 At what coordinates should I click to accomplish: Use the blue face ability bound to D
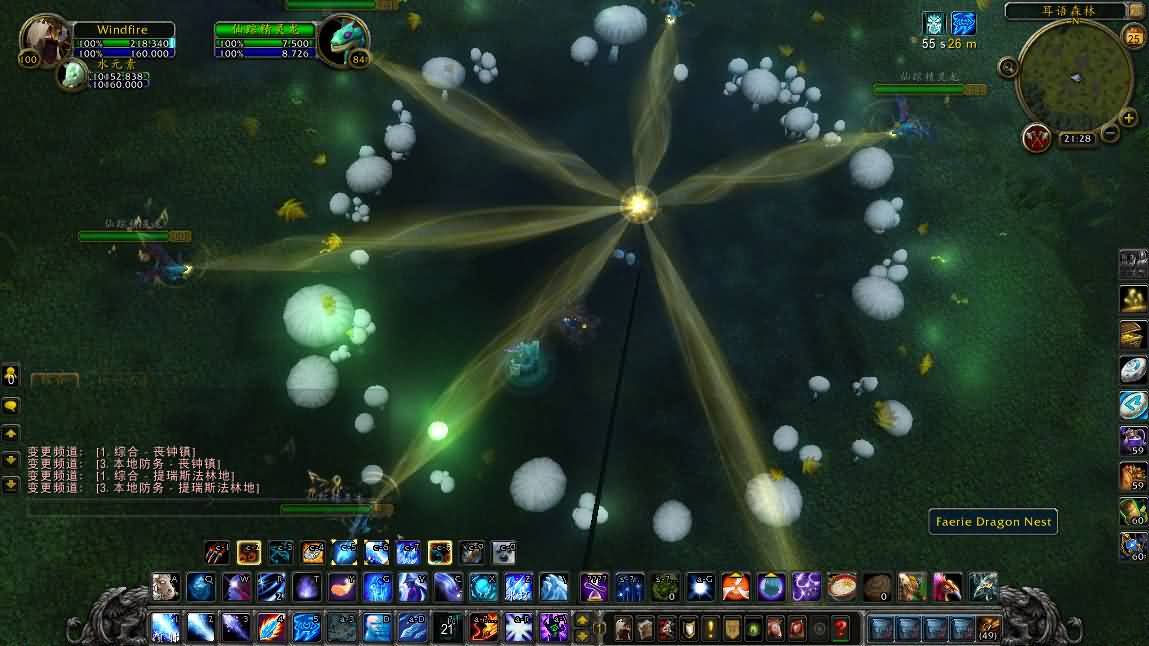tap(377, 627)
